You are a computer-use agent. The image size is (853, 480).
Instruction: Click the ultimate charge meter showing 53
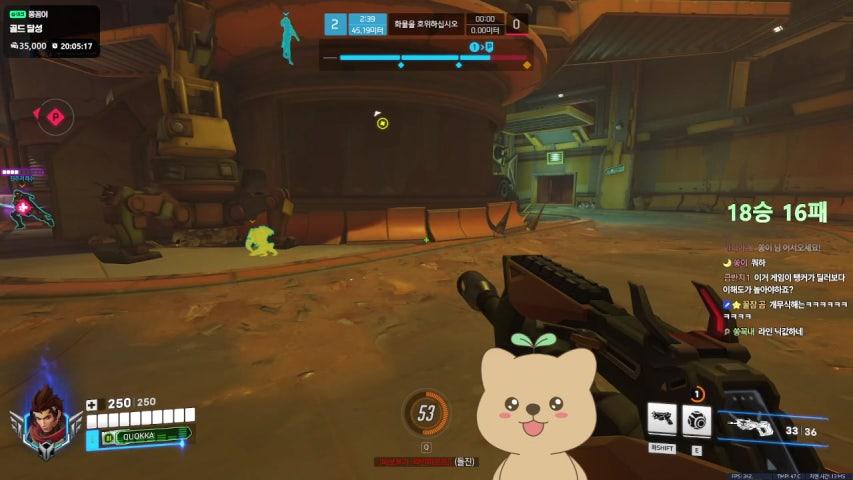426,412
